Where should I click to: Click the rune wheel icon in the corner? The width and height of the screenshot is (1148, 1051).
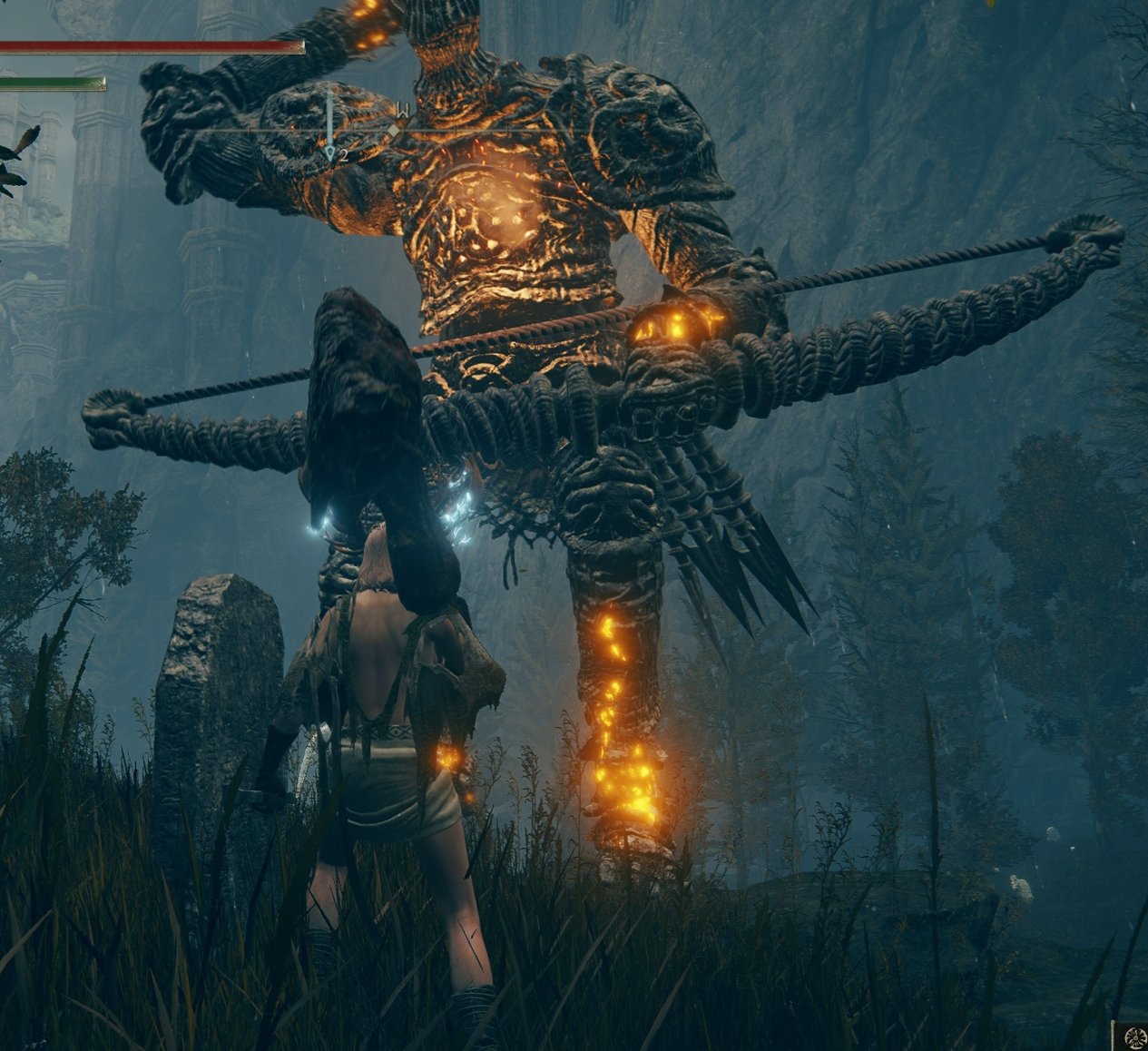(1132, 1036)
